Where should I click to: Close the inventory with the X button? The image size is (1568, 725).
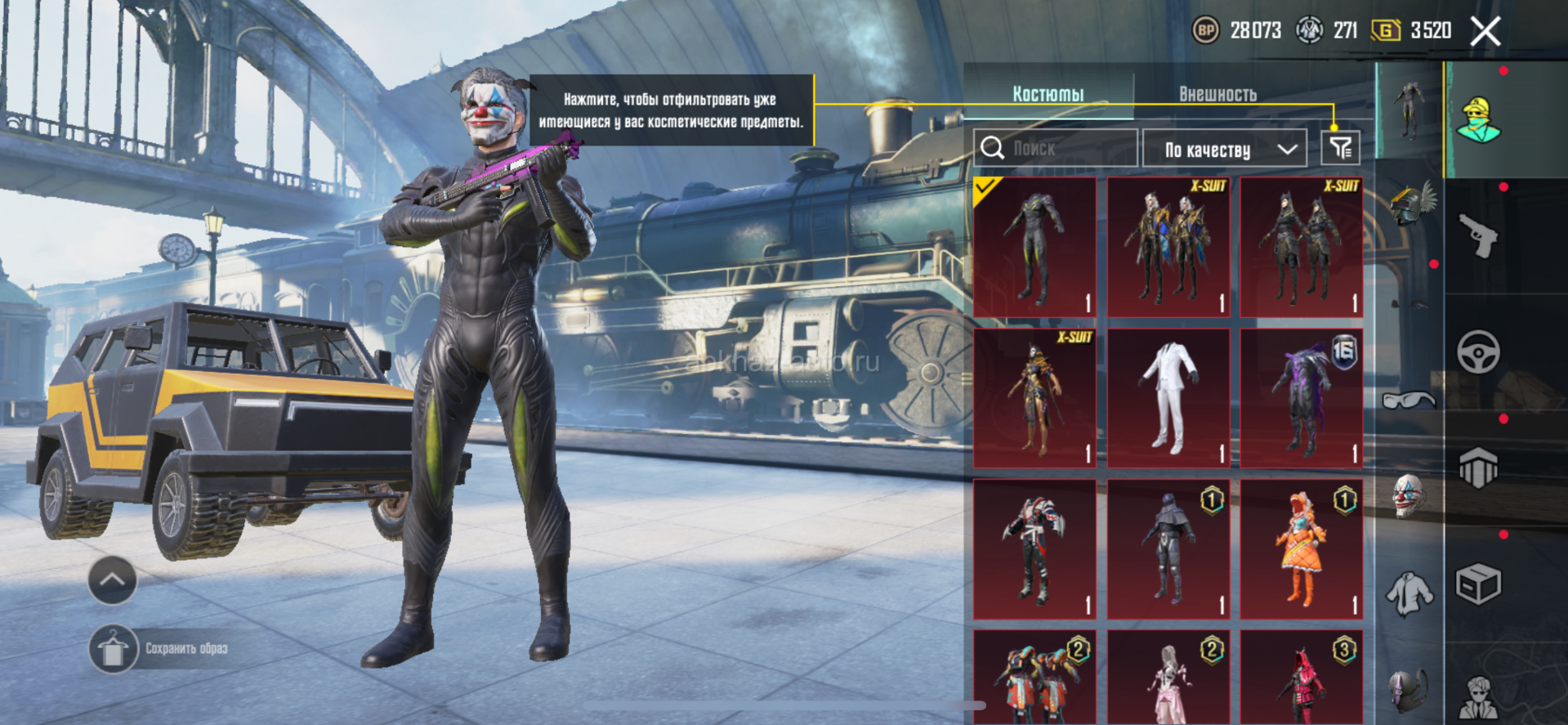pyautogui.click(x=1485, y=32)
